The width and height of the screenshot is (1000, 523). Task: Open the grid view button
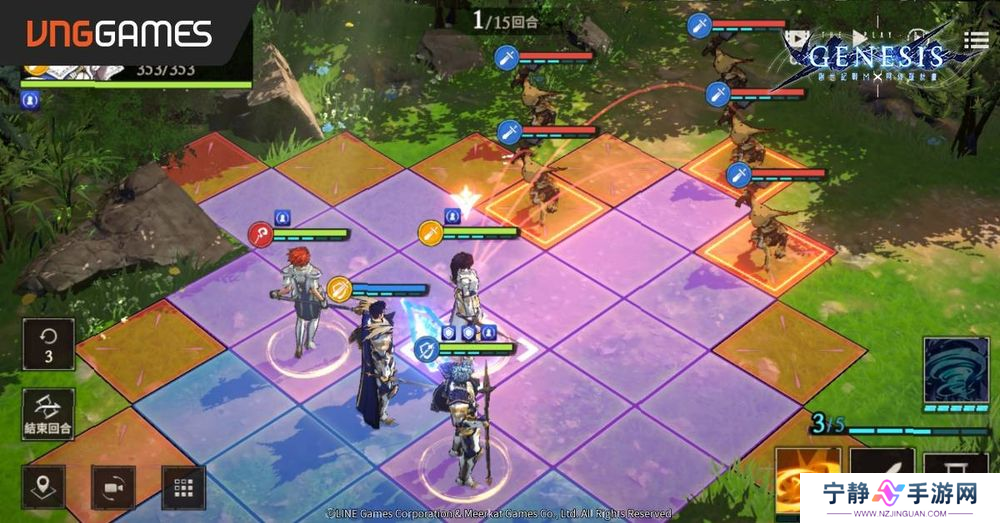point(182,487)
